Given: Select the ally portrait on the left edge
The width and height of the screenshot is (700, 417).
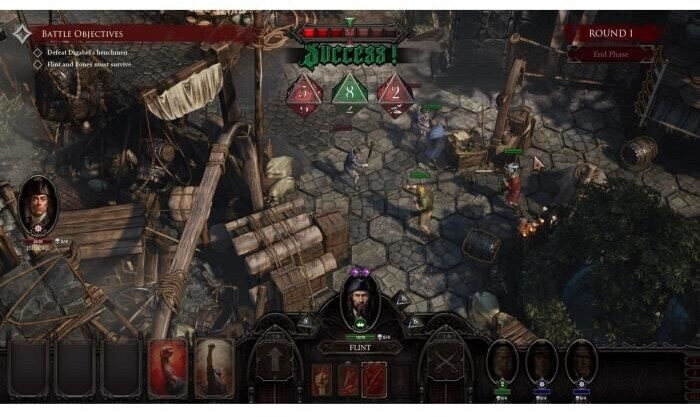Looking at the screenshot, I should tap(41, 204).
